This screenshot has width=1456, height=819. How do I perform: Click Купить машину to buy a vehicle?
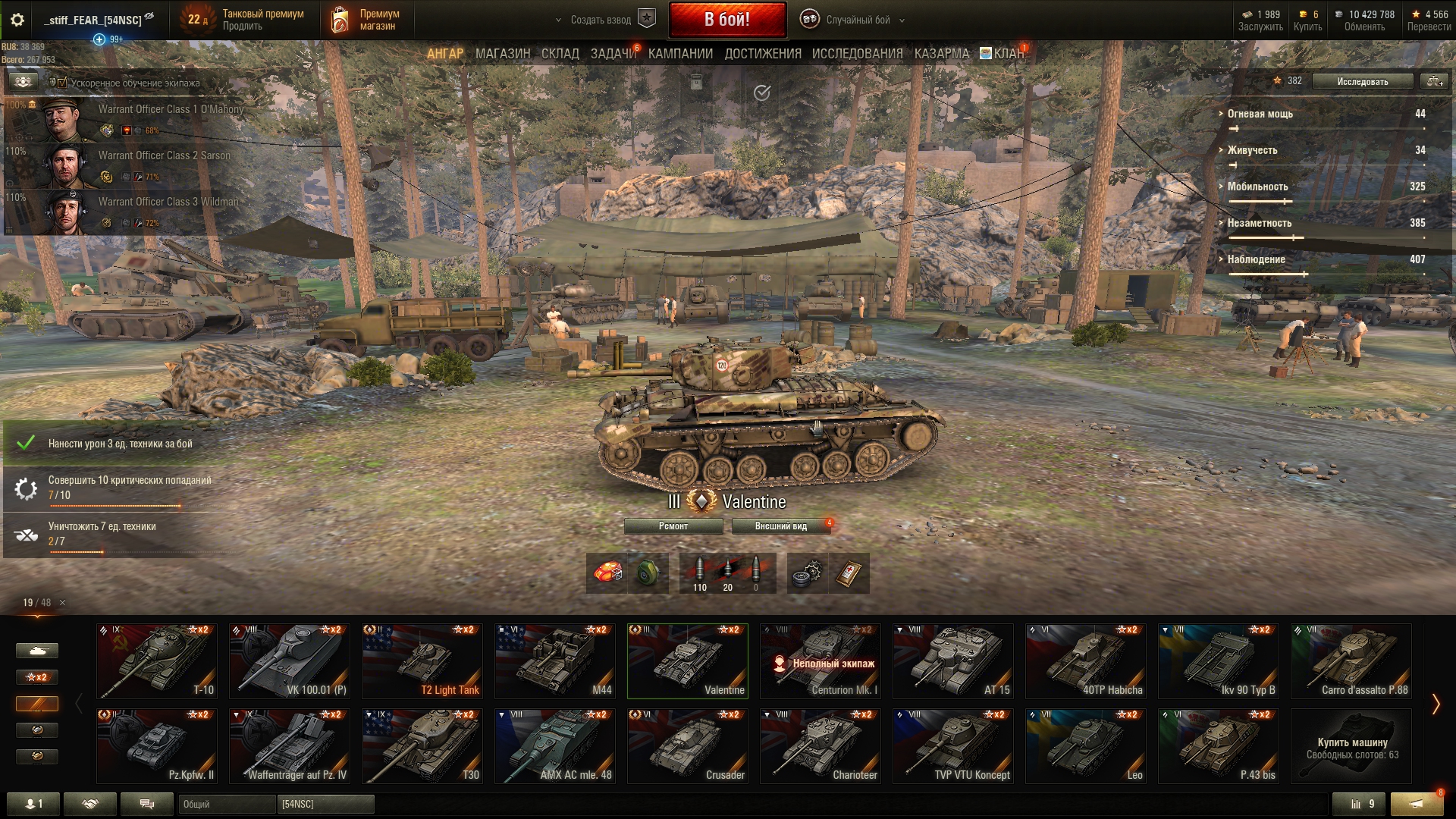point(1351,747)
